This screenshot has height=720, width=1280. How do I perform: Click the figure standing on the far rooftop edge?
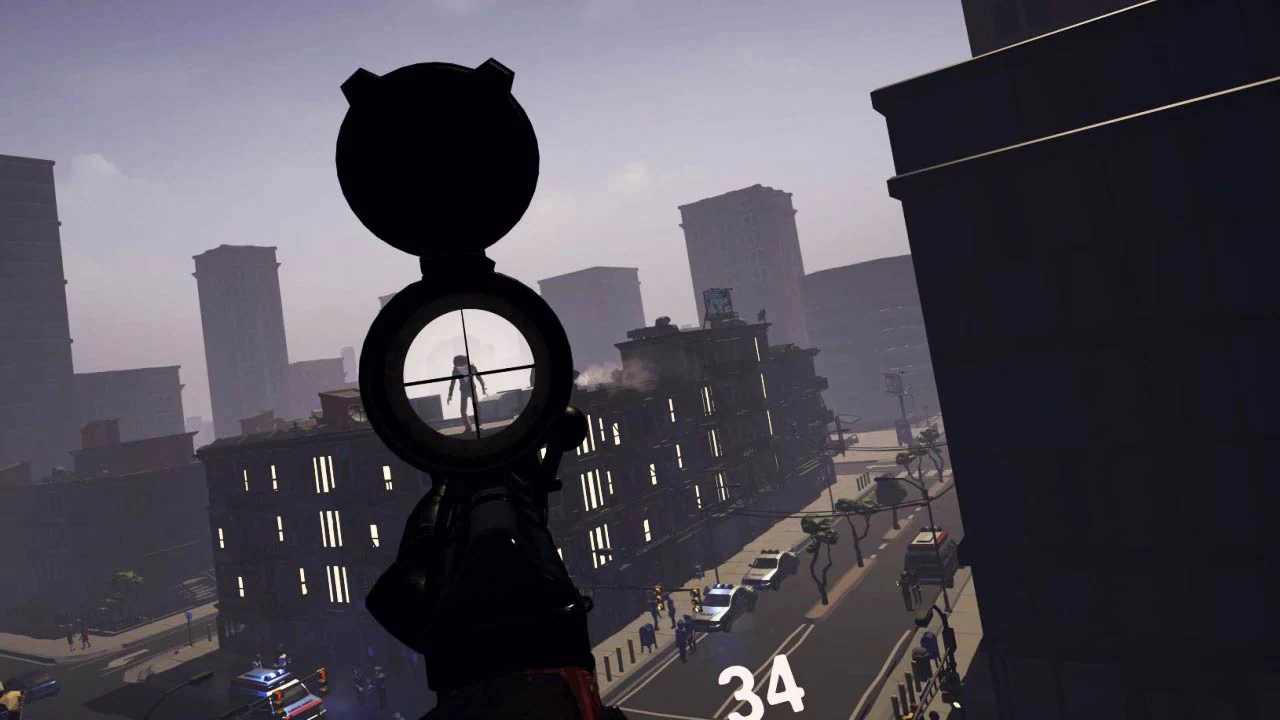point(762,314)
